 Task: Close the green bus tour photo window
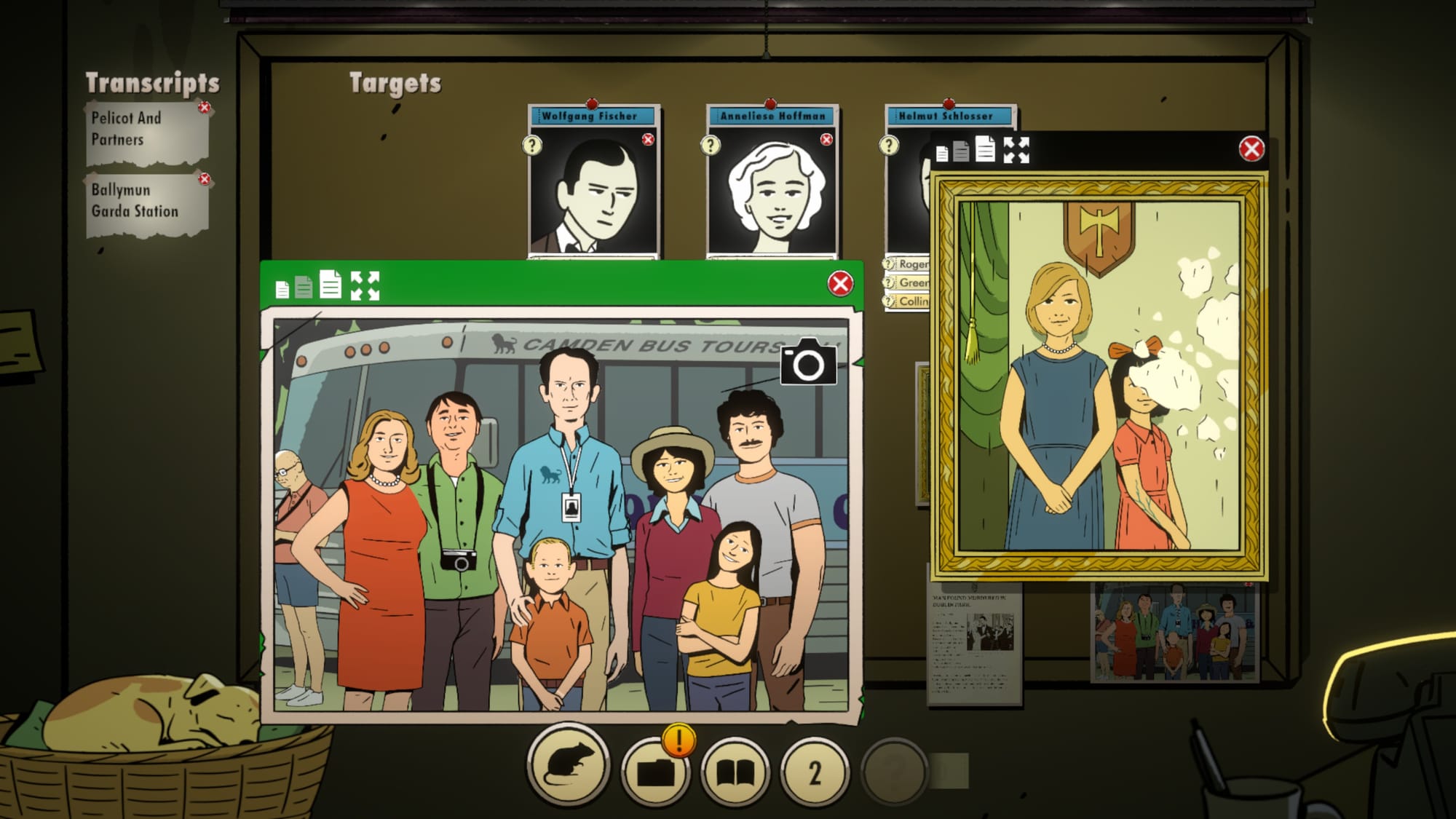coord(840,283)
